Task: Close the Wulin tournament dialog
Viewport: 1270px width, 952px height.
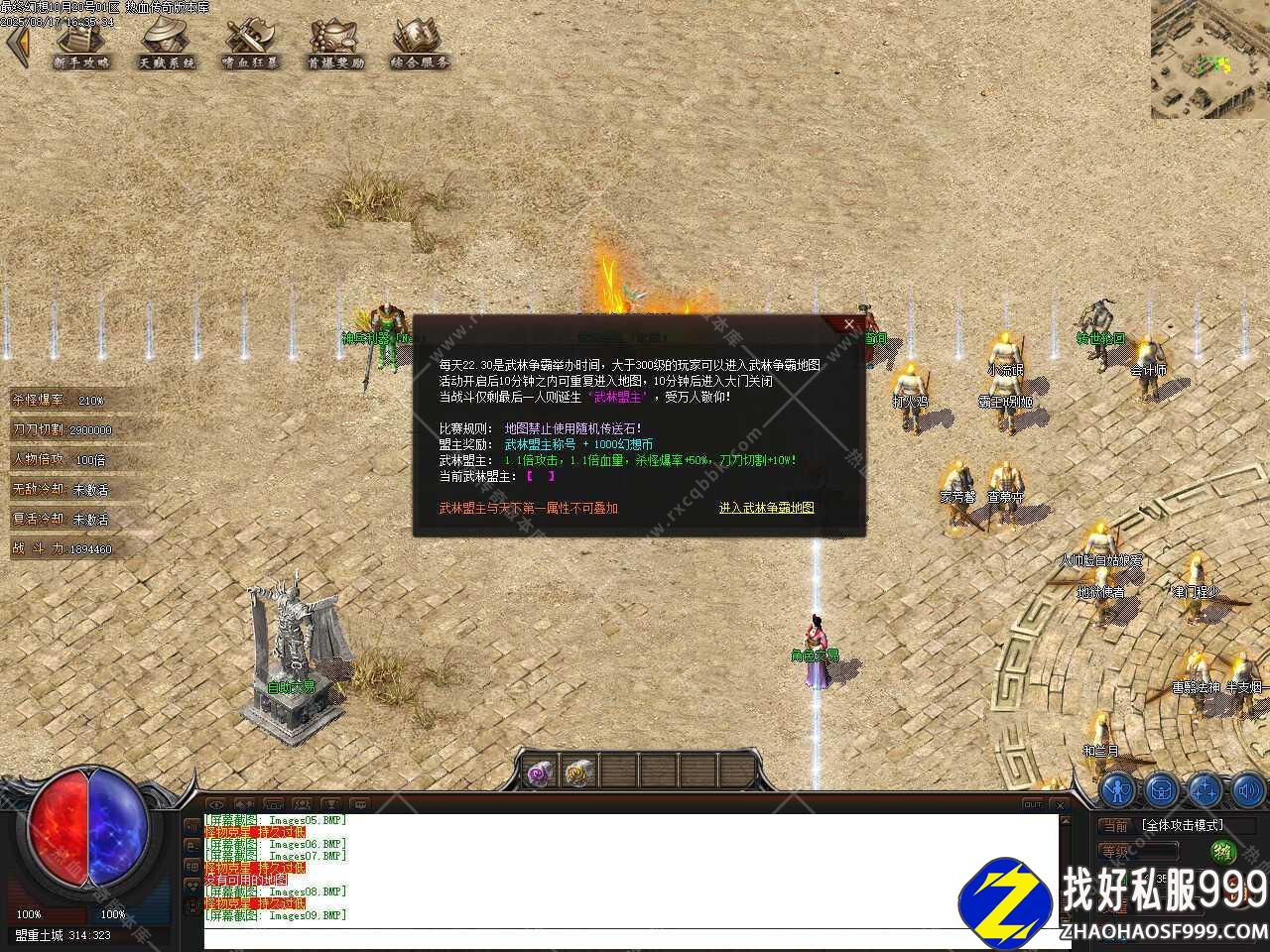Action: point(848,324)
